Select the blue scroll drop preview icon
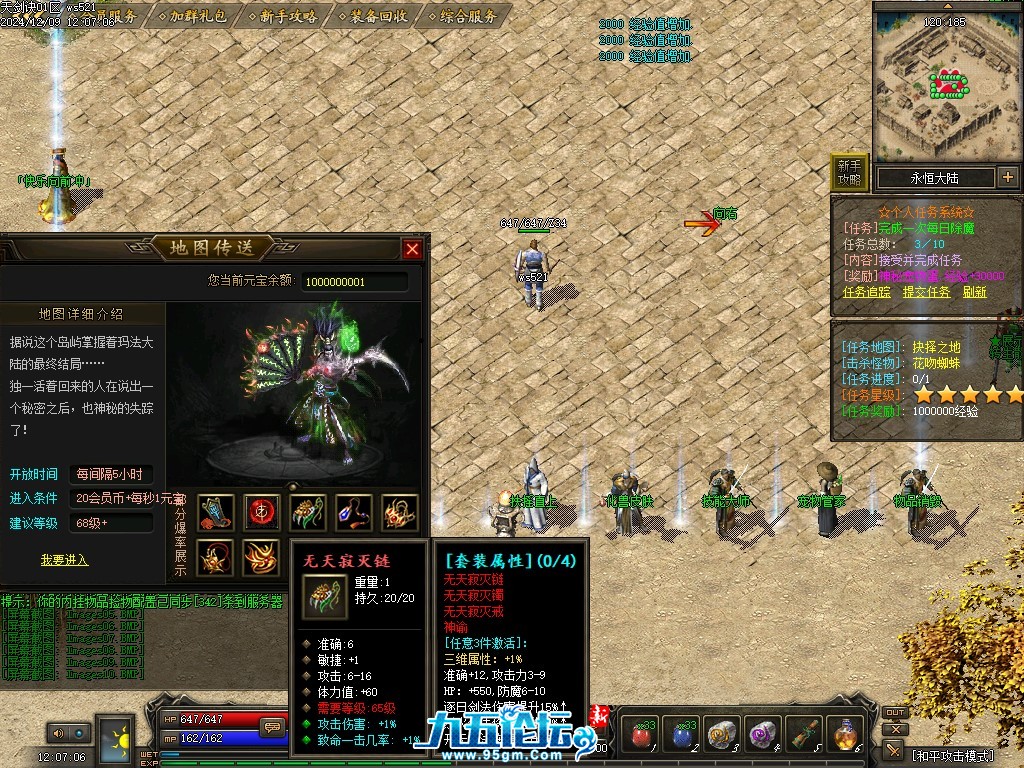 point(216,513)
